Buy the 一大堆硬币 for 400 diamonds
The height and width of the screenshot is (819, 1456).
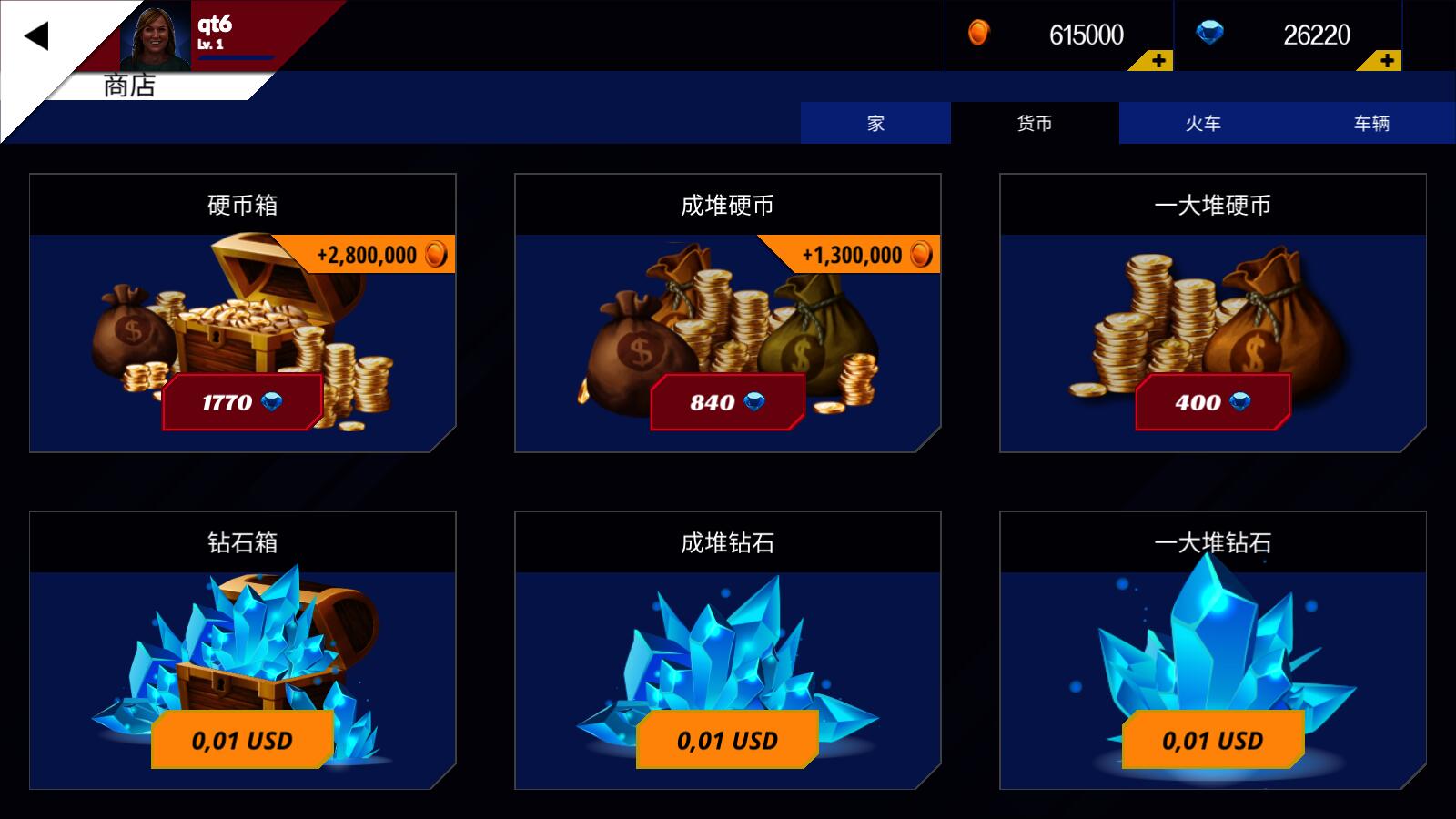[x=1212, y=401]
